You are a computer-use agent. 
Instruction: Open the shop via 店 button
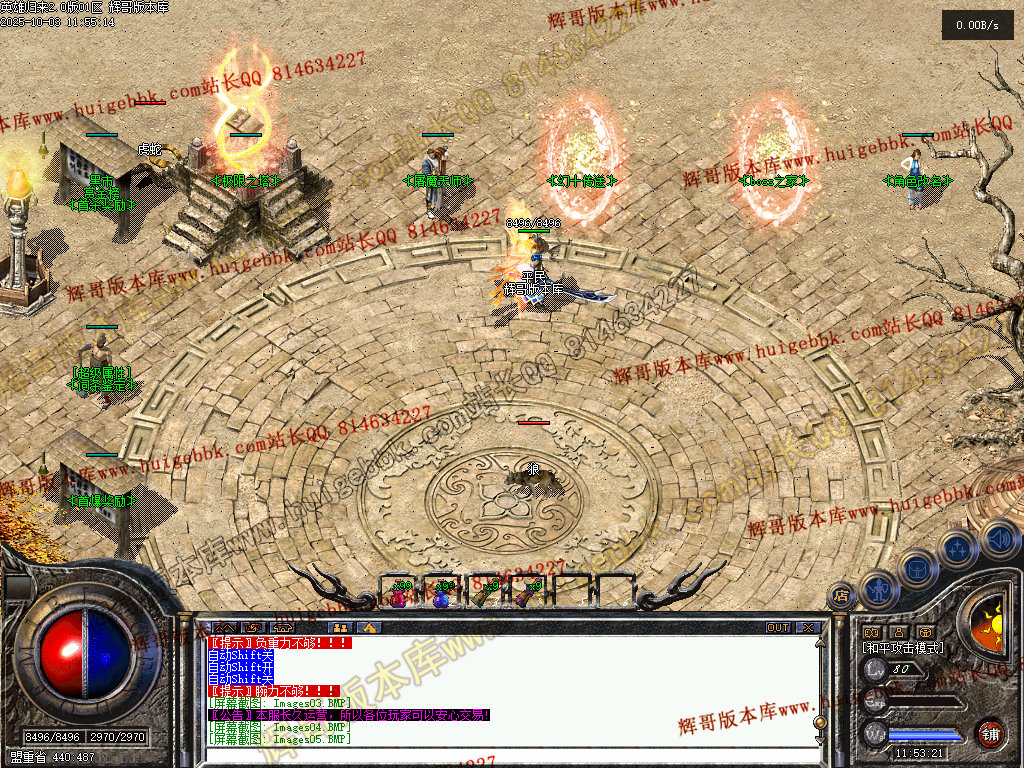point(841,595)
